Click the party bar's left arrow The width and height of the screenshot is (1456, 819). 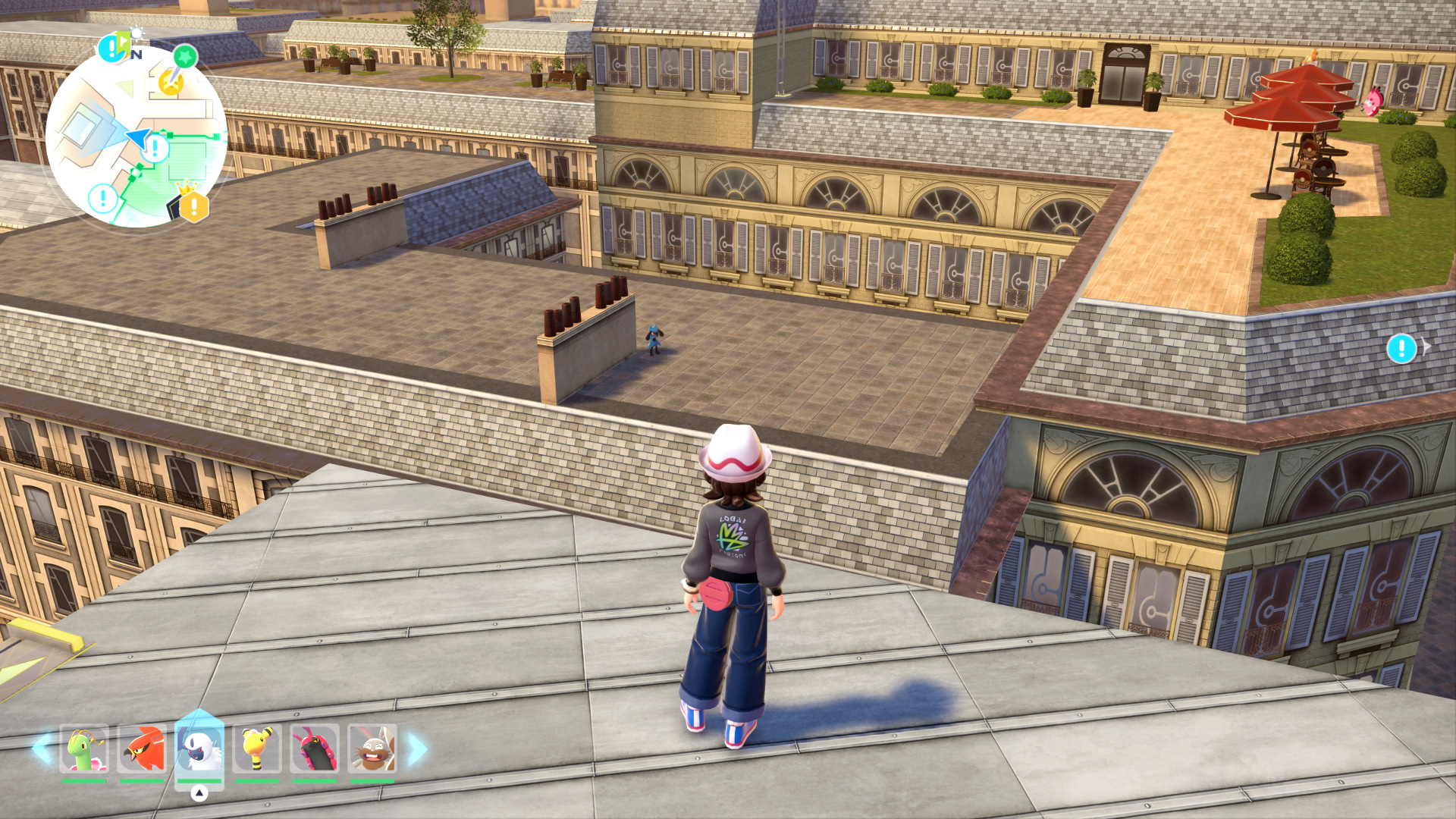[42, 748]
